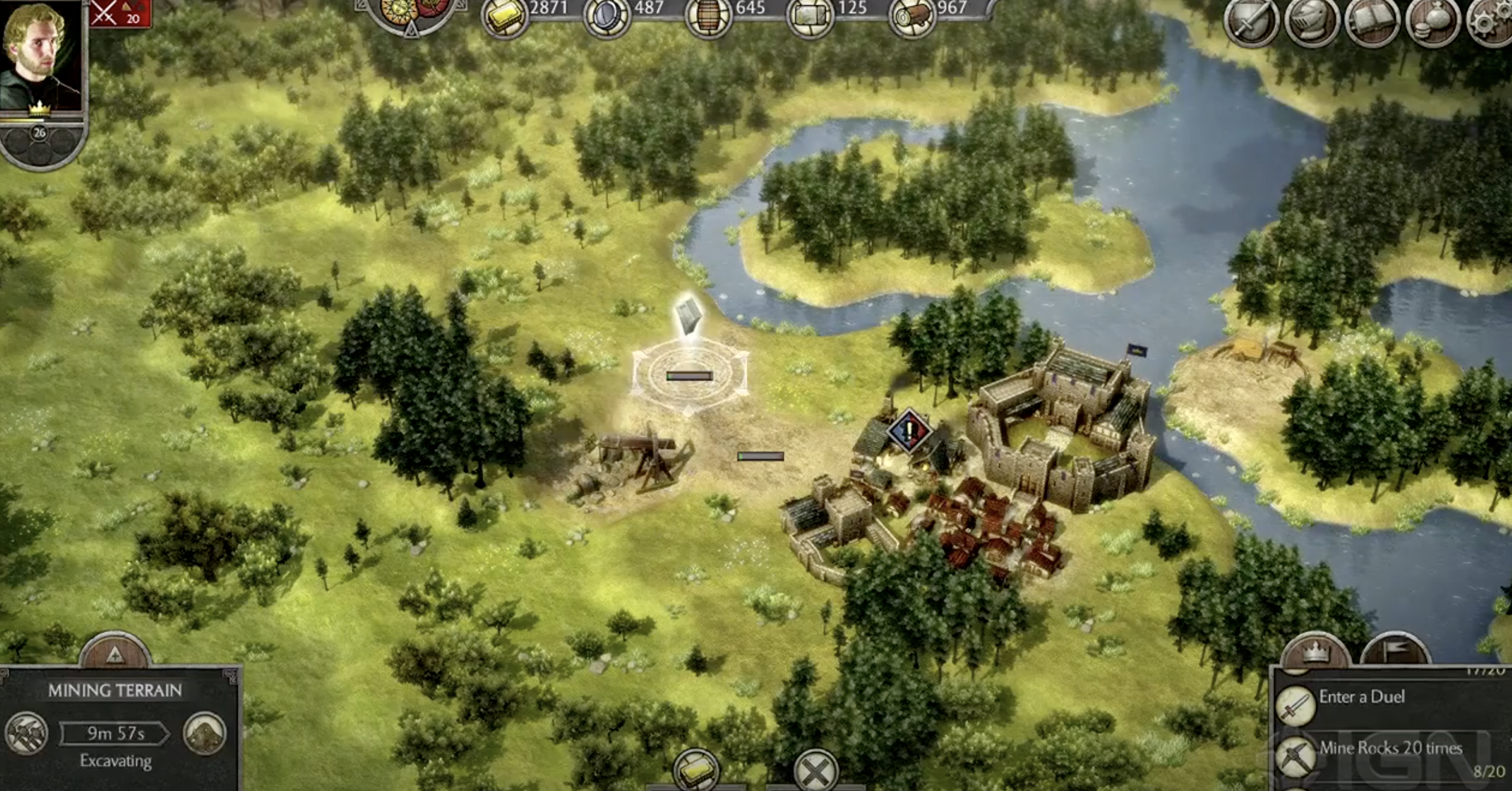
Task: Click the red crossed swords army badge
Action: 120,13
